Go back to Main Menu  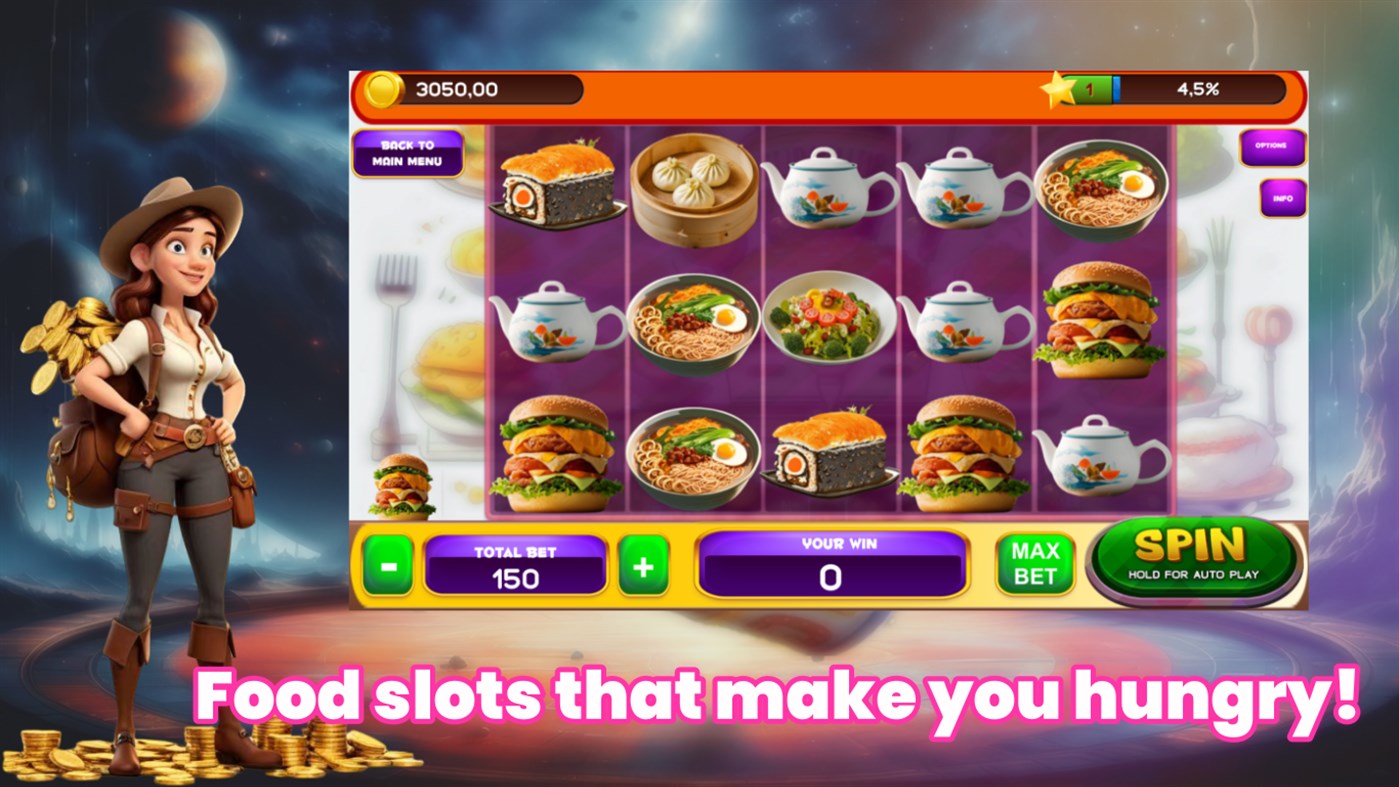[410, 152]
